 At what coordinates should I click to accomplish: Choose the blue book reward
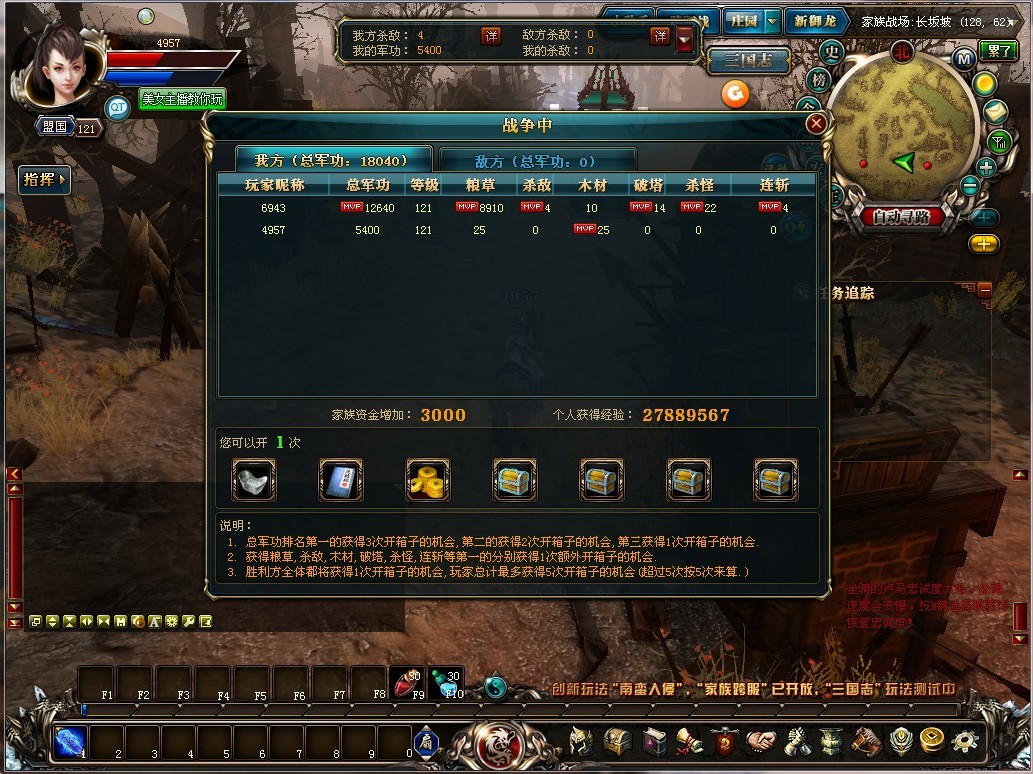click(x=340, y=480)
